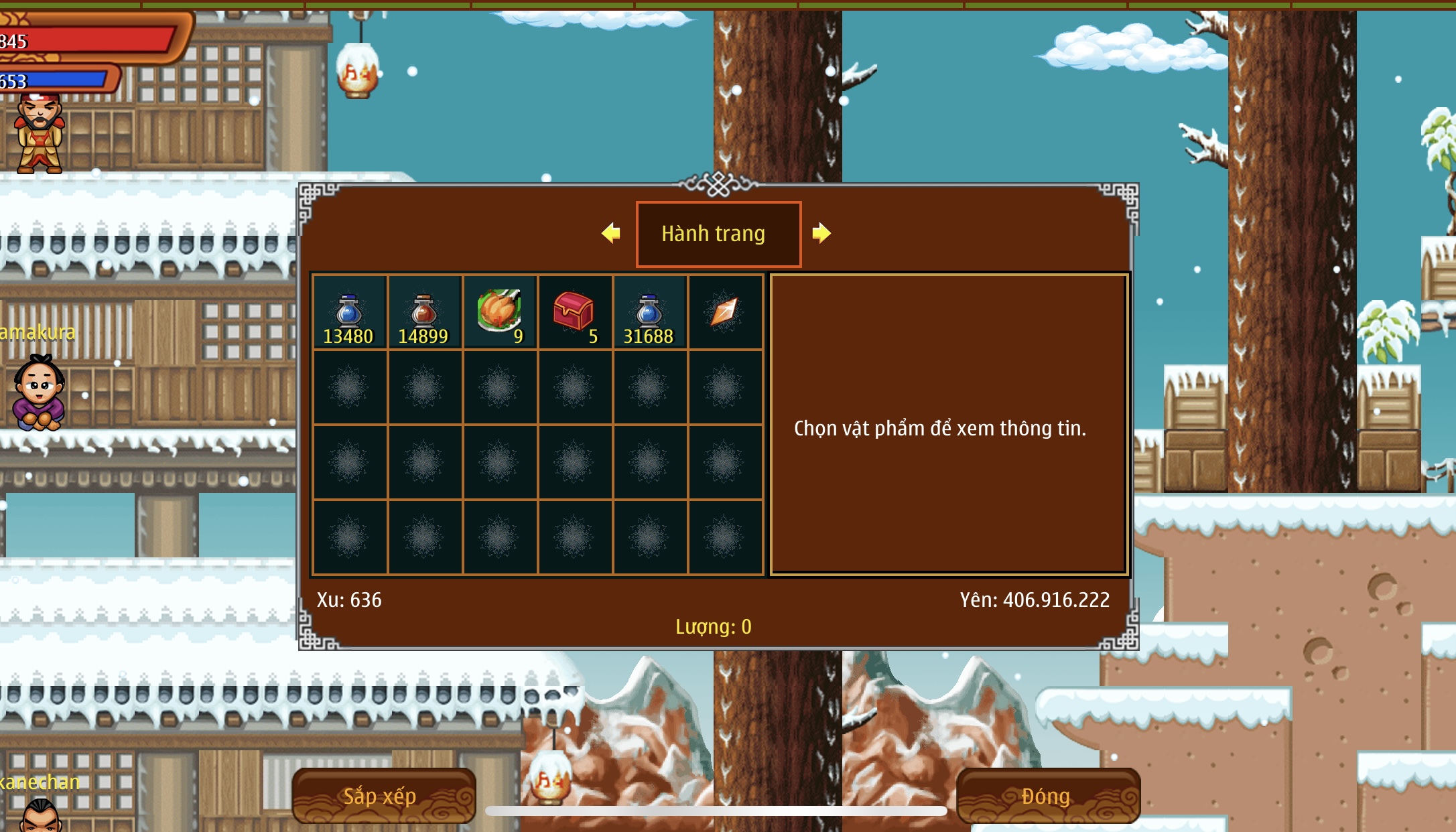Switch to previous tab with left arrow
This screenshot has width=1456, height=832.
[x=611, y=233]
